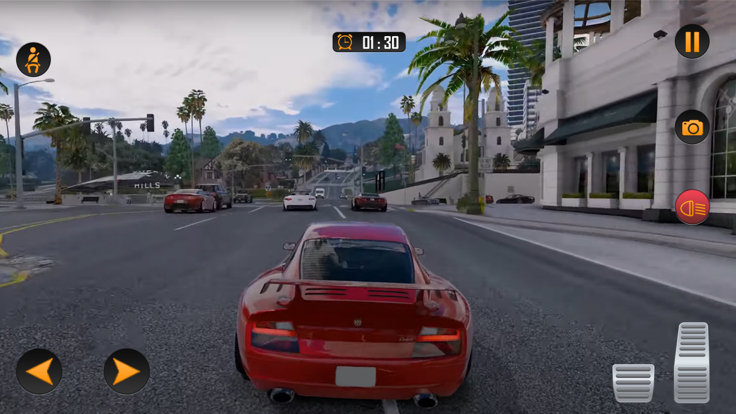736x414 pixels.
Task: Open the camera view button
Action: click(x=692, y=127)
